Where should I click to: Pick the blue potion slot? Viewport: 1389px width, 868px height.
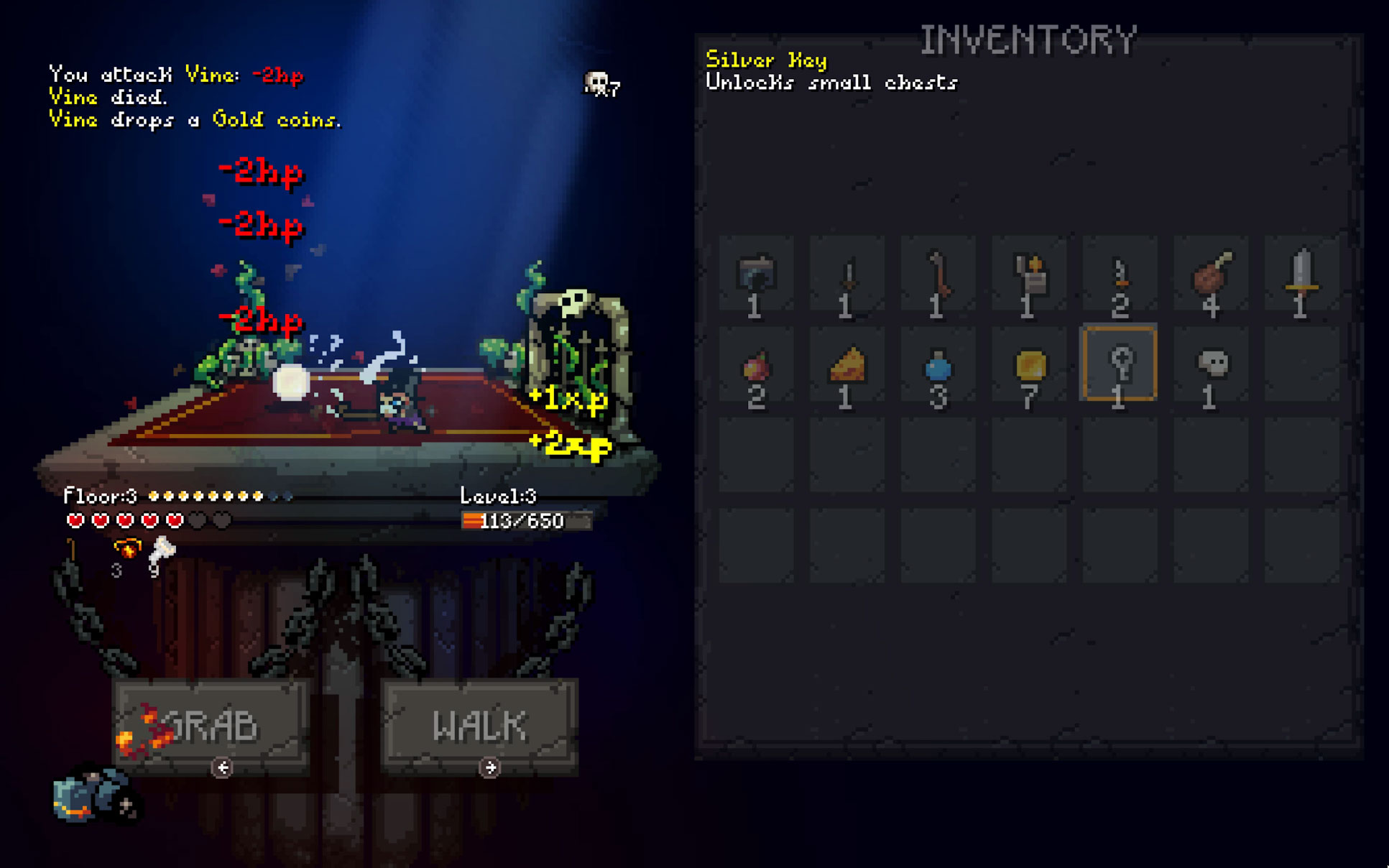pyautogui.click(x=938, y=366)
